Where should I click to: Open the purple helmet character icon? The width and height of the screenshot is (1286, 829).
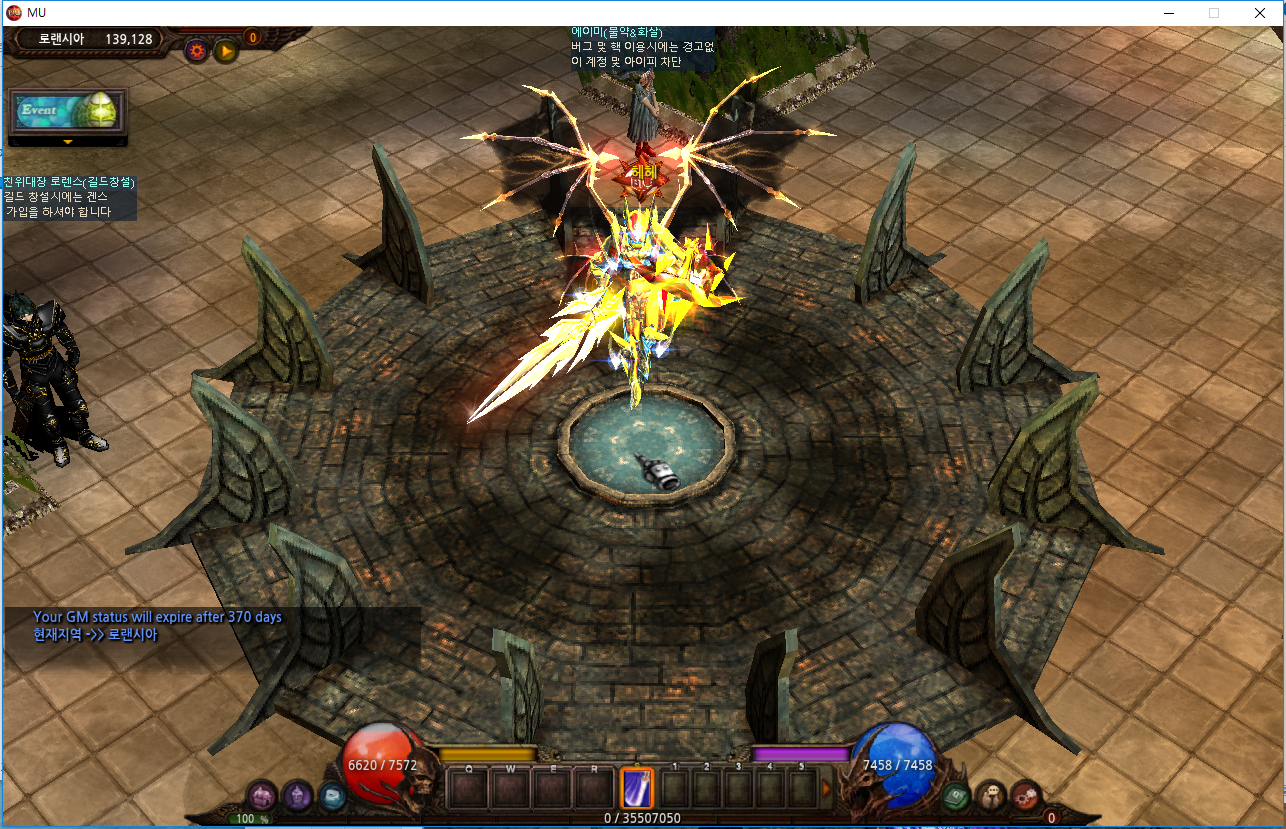point(297,796)
